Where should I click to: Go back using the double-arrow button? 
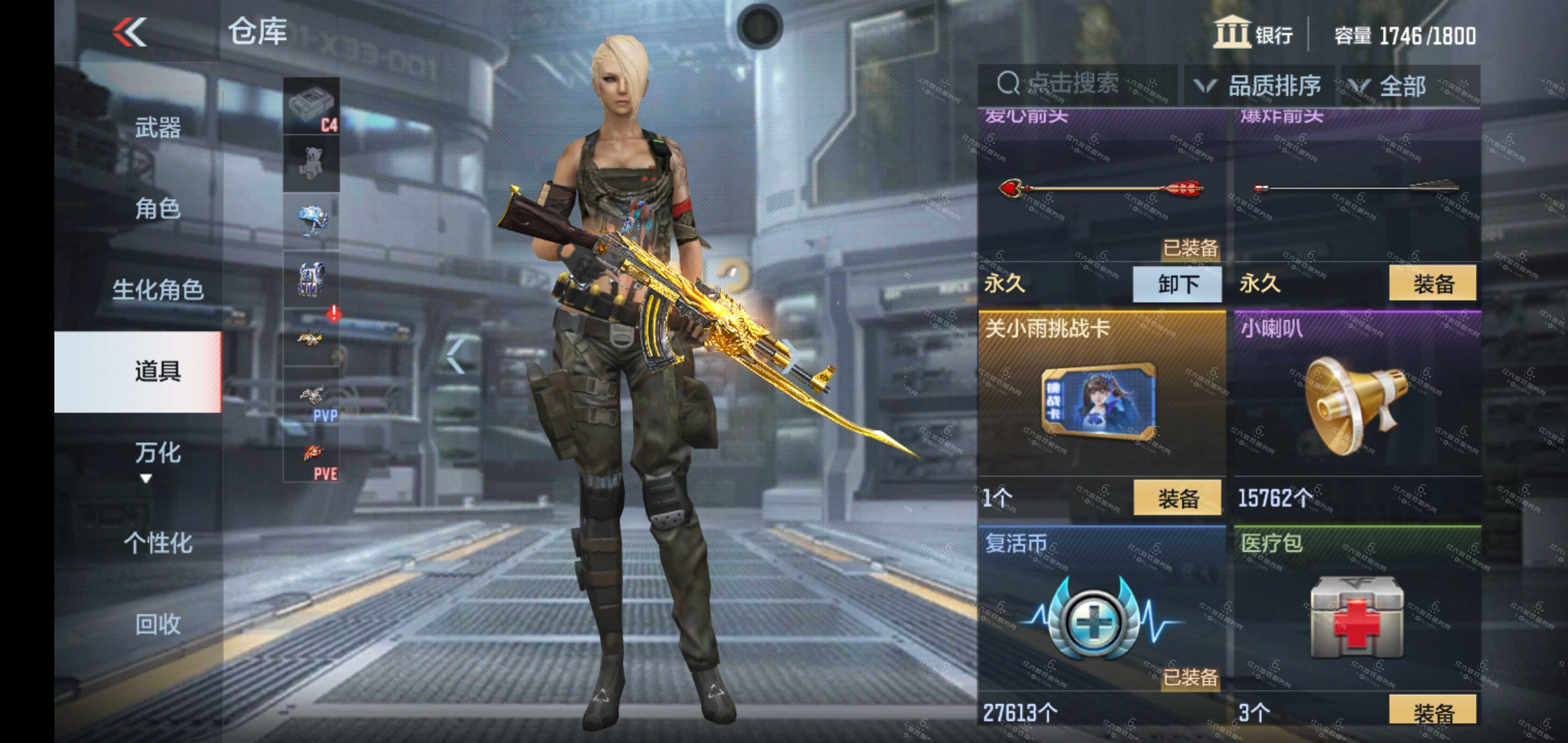coord(130,32)
